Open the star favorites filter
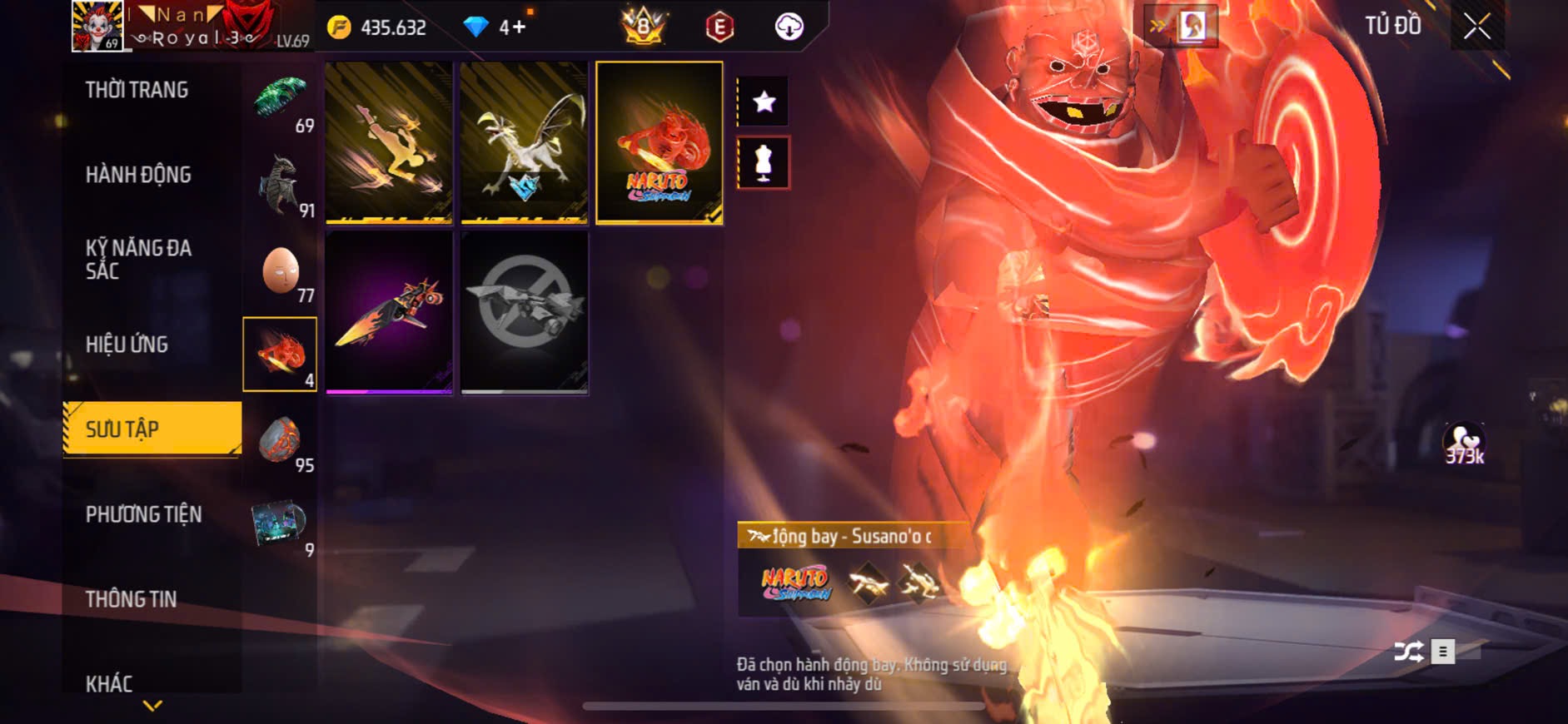Image resolution: width=1568 pixels, height=724 pixels. (x=764, y=102)
